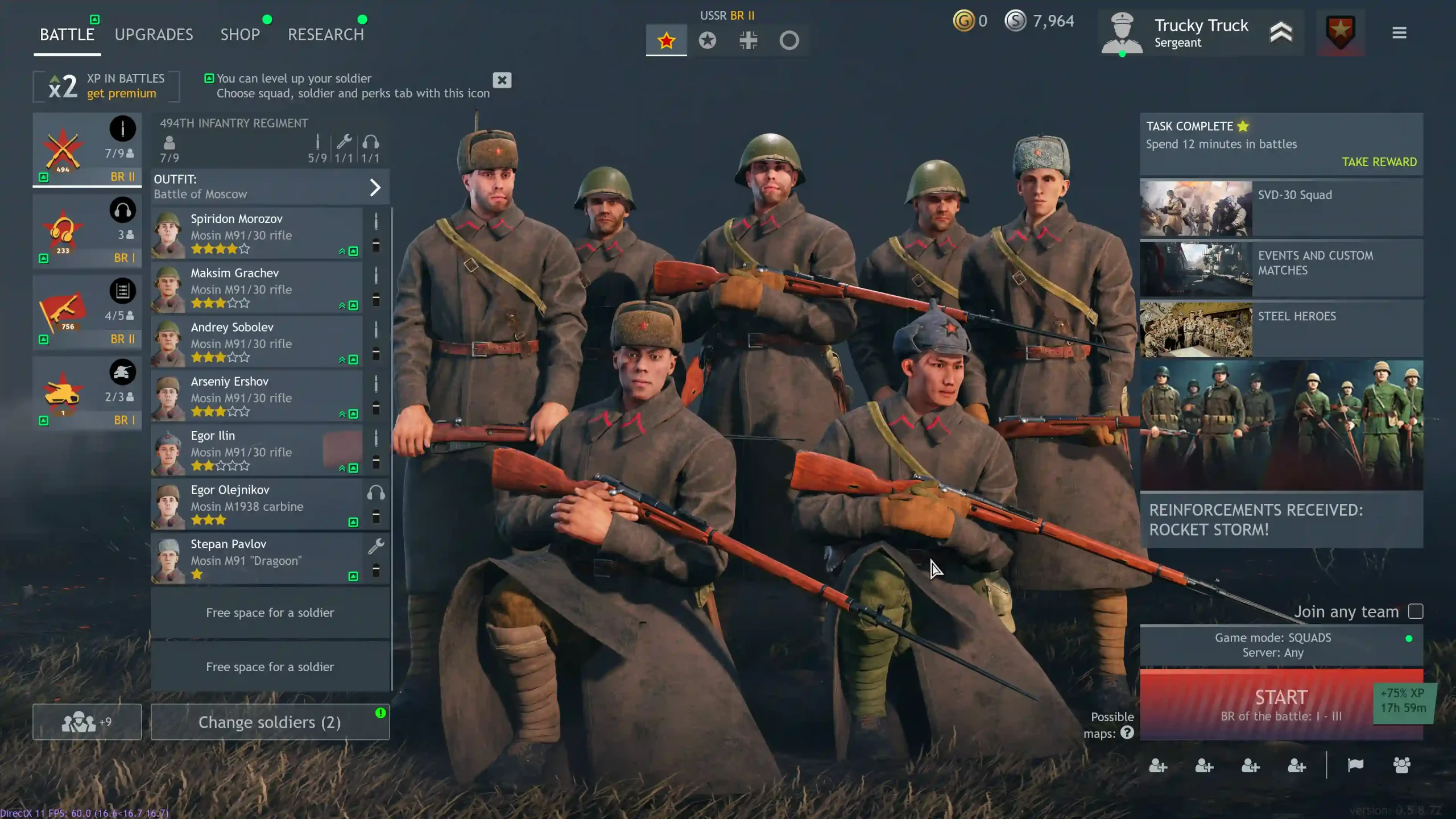Open the SVD-30 Squad offer
1456x819 pixels.
coord(1281,208)
